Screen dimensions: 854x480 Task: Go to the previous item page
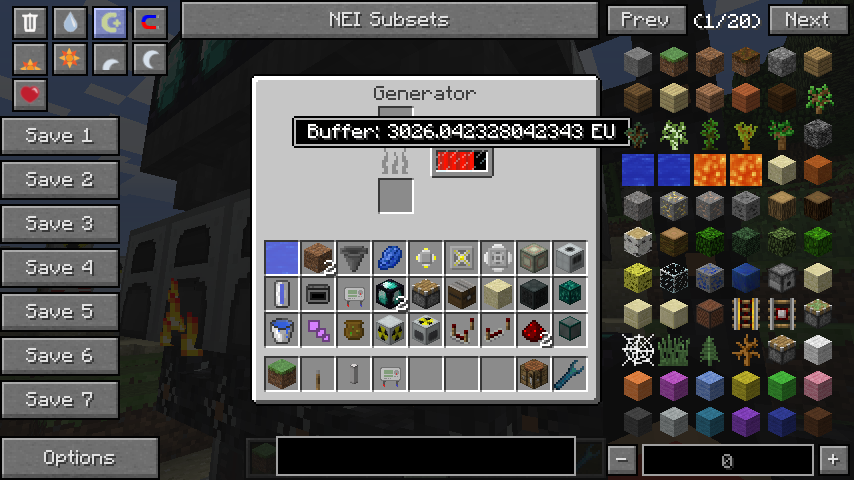pos(645,19)
